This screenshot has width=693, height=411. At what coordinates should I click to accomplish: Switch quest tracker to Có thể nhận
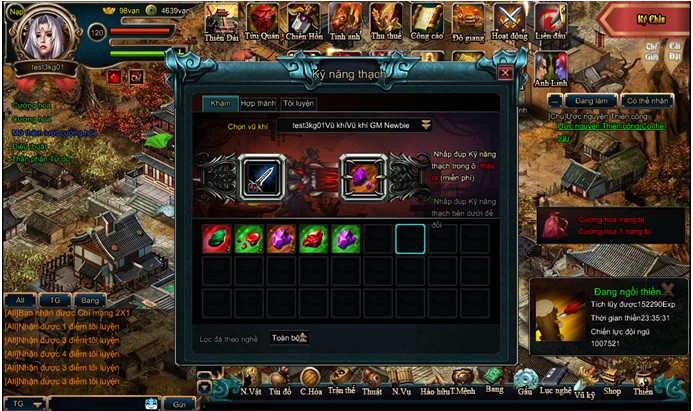coord(645,101)
